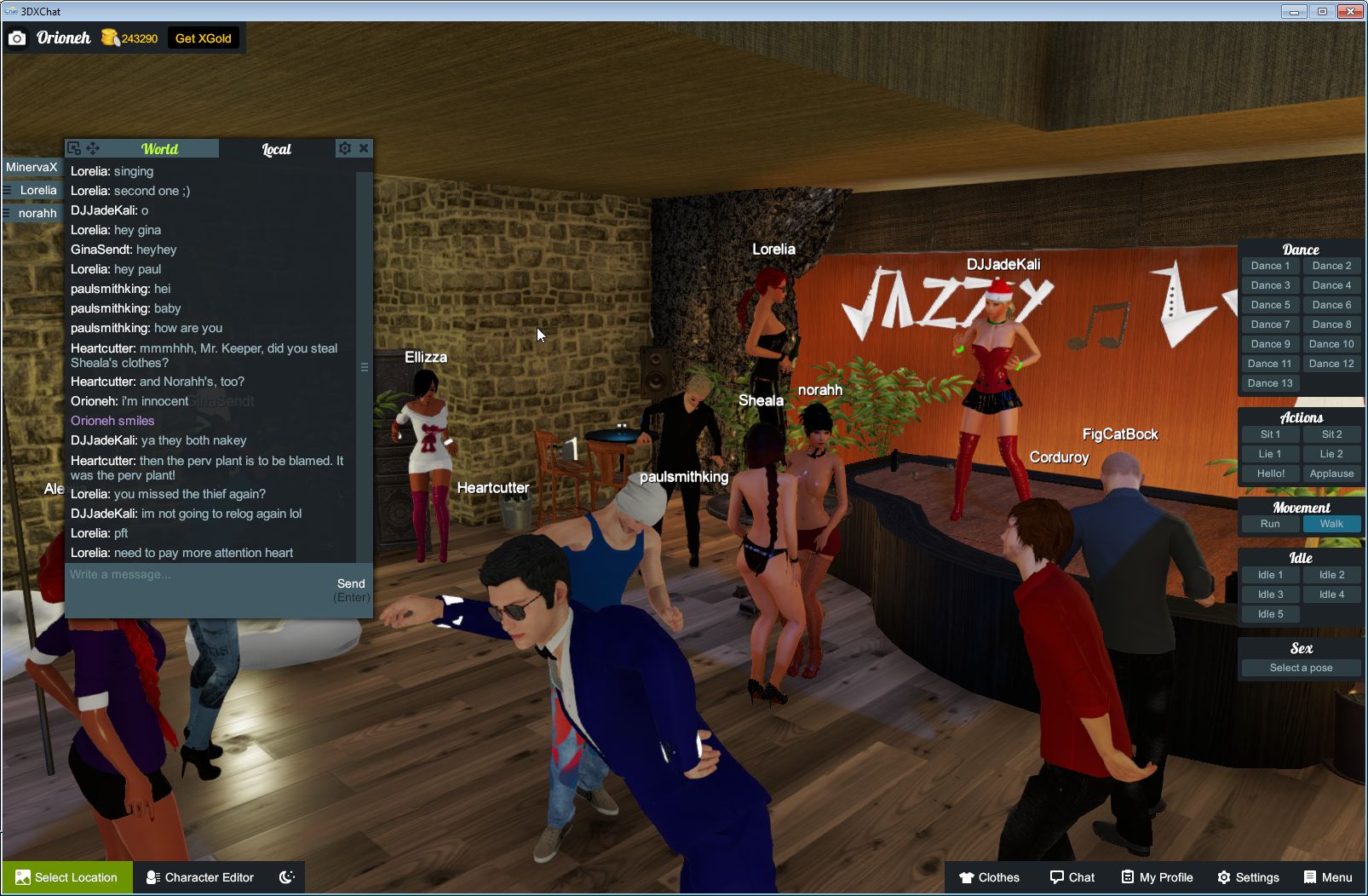Image resolution: width=1368 pixels, height=896 pixels.
Task: Start the Dance 1 animation
Action: [x=1270, y=266]
